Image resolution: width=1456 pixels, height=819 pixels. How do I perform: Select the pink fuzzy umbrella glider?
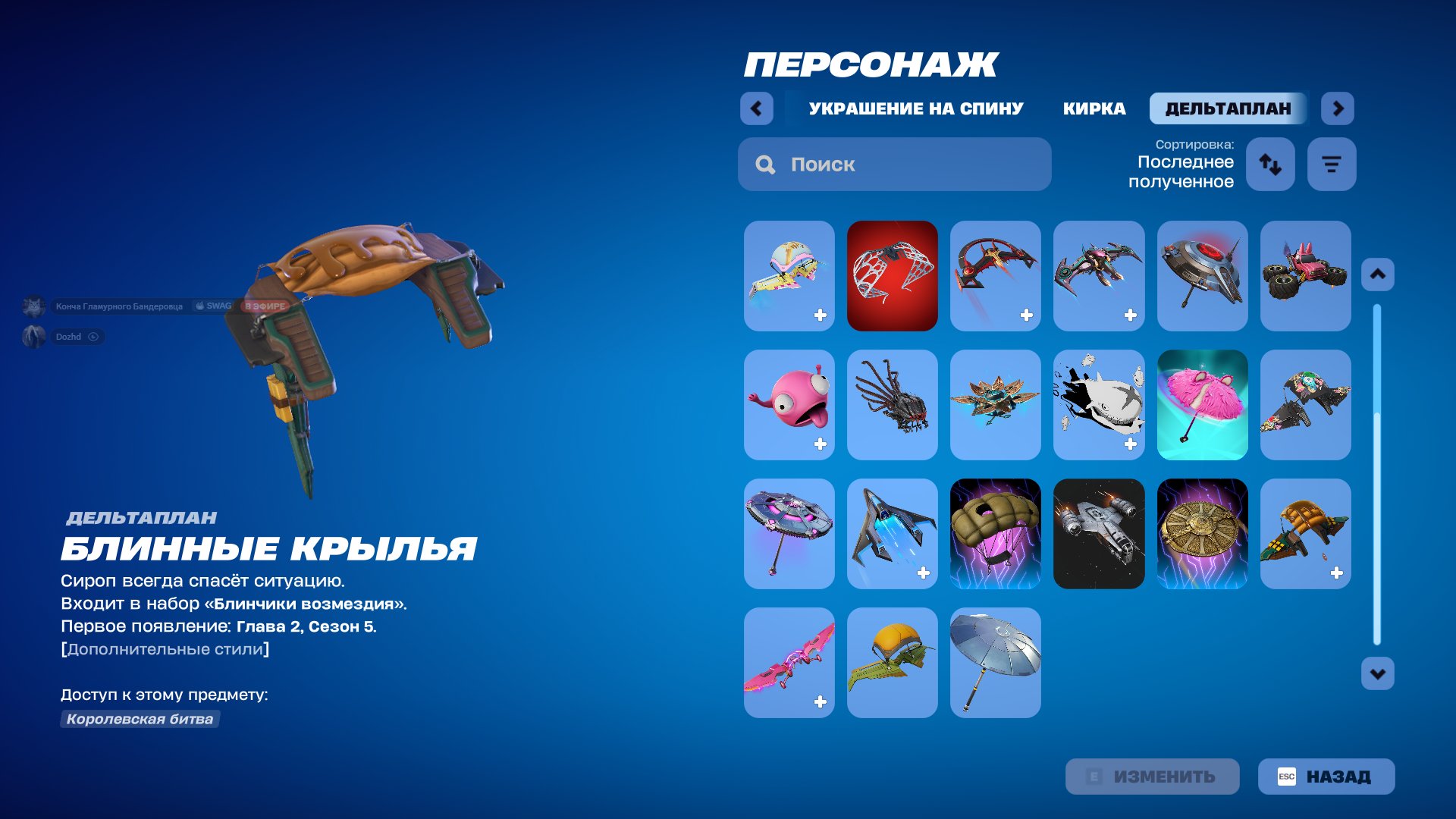pyautogui.click(x=1202, y=405)
